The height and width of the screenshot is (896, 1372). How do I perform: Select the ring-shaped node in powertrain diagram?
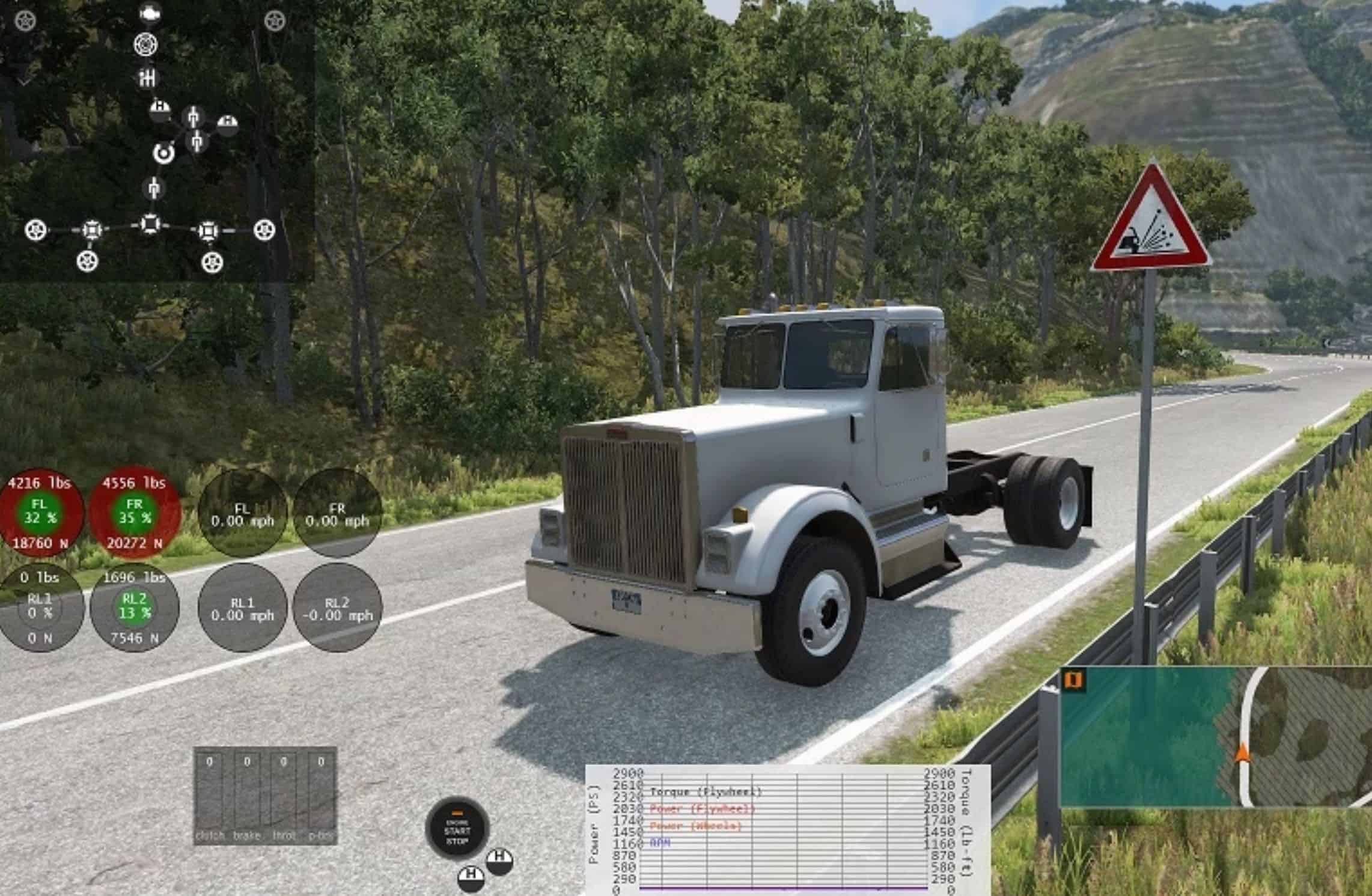(x=163, y=153)
